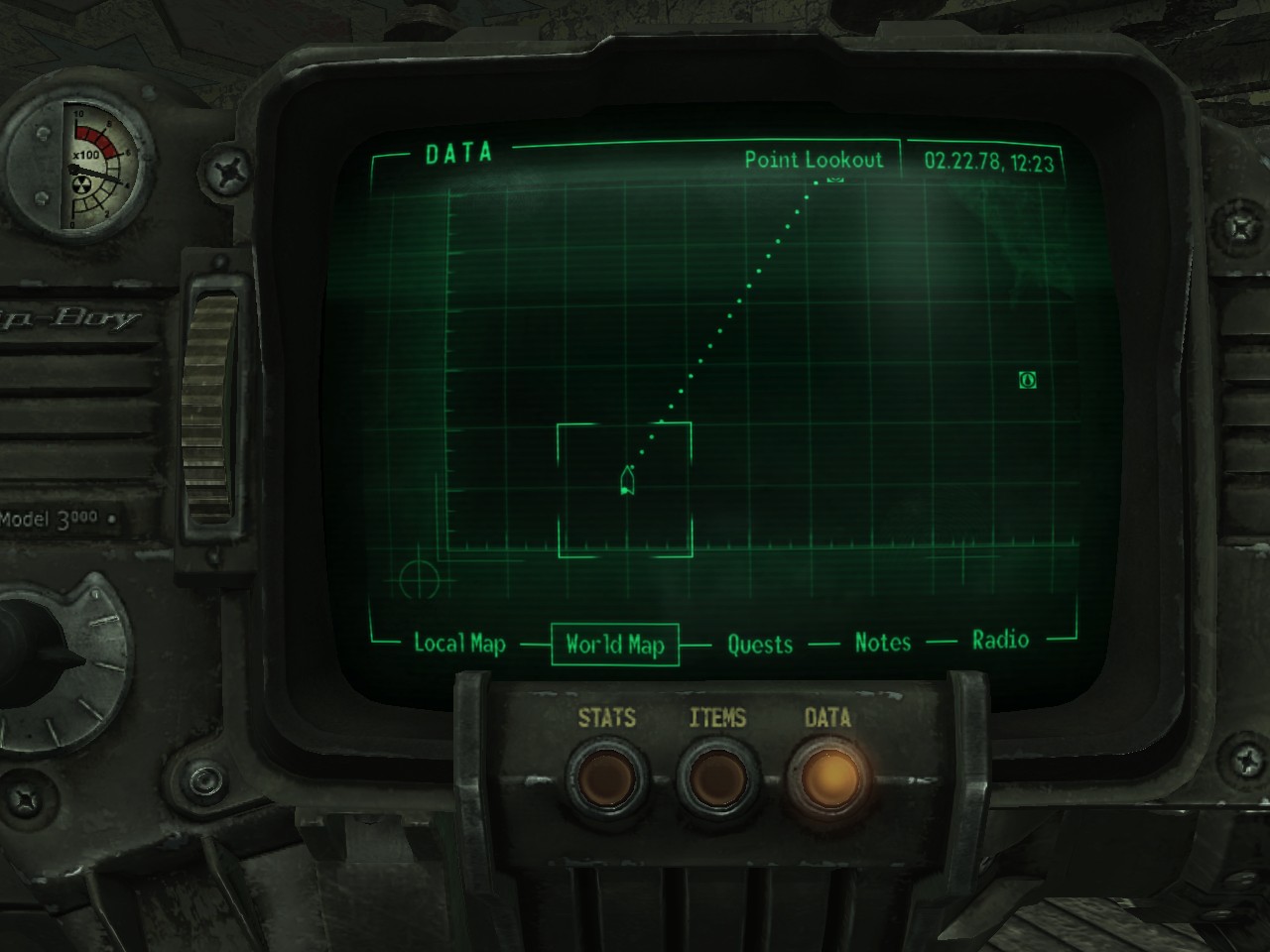1270x952 pixels.
Task: Open the ITEMS section button
Action: (x=717, y=776)
